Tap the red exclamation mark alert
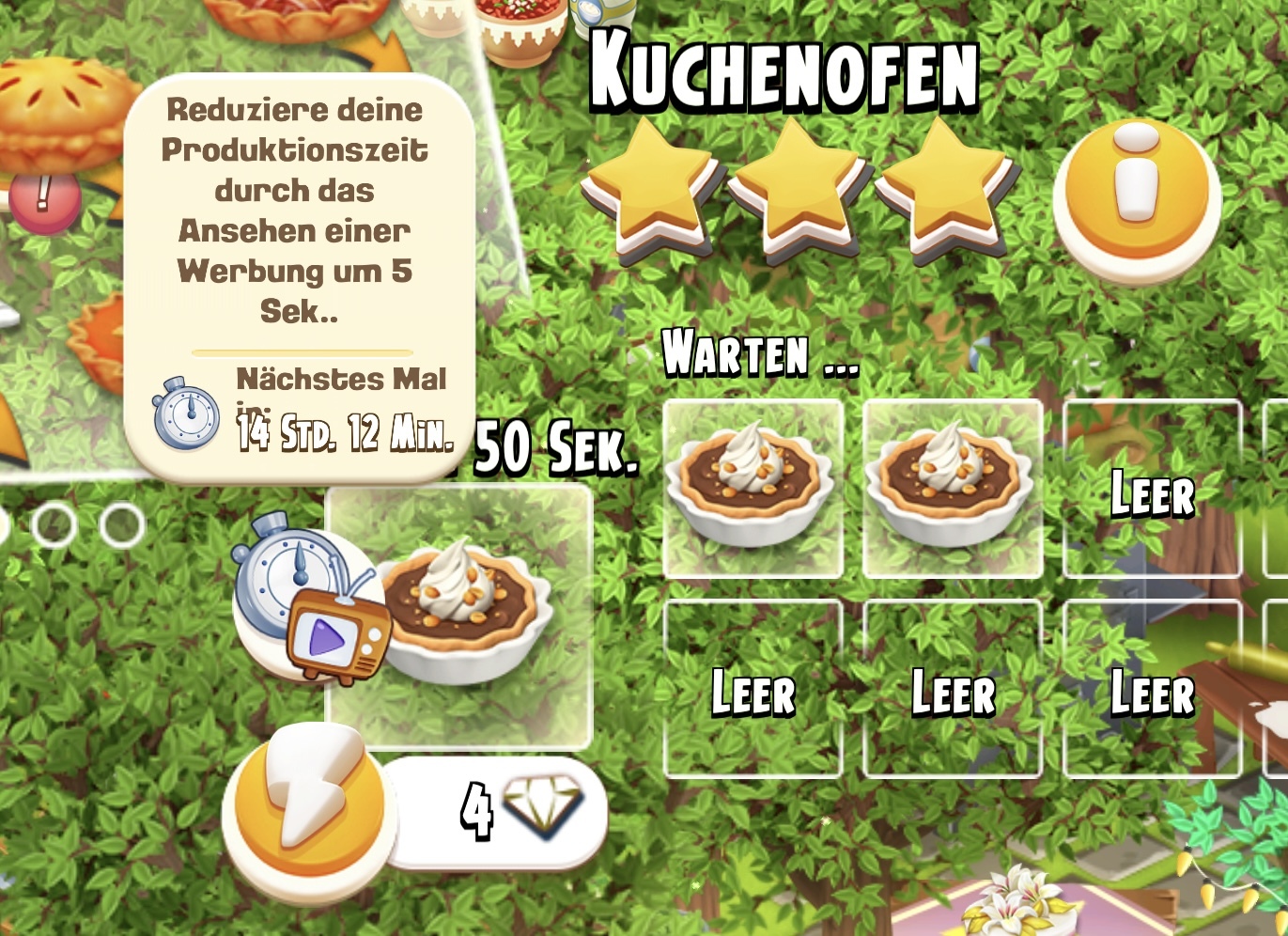Screen dimensions: 1288x936 43,200
